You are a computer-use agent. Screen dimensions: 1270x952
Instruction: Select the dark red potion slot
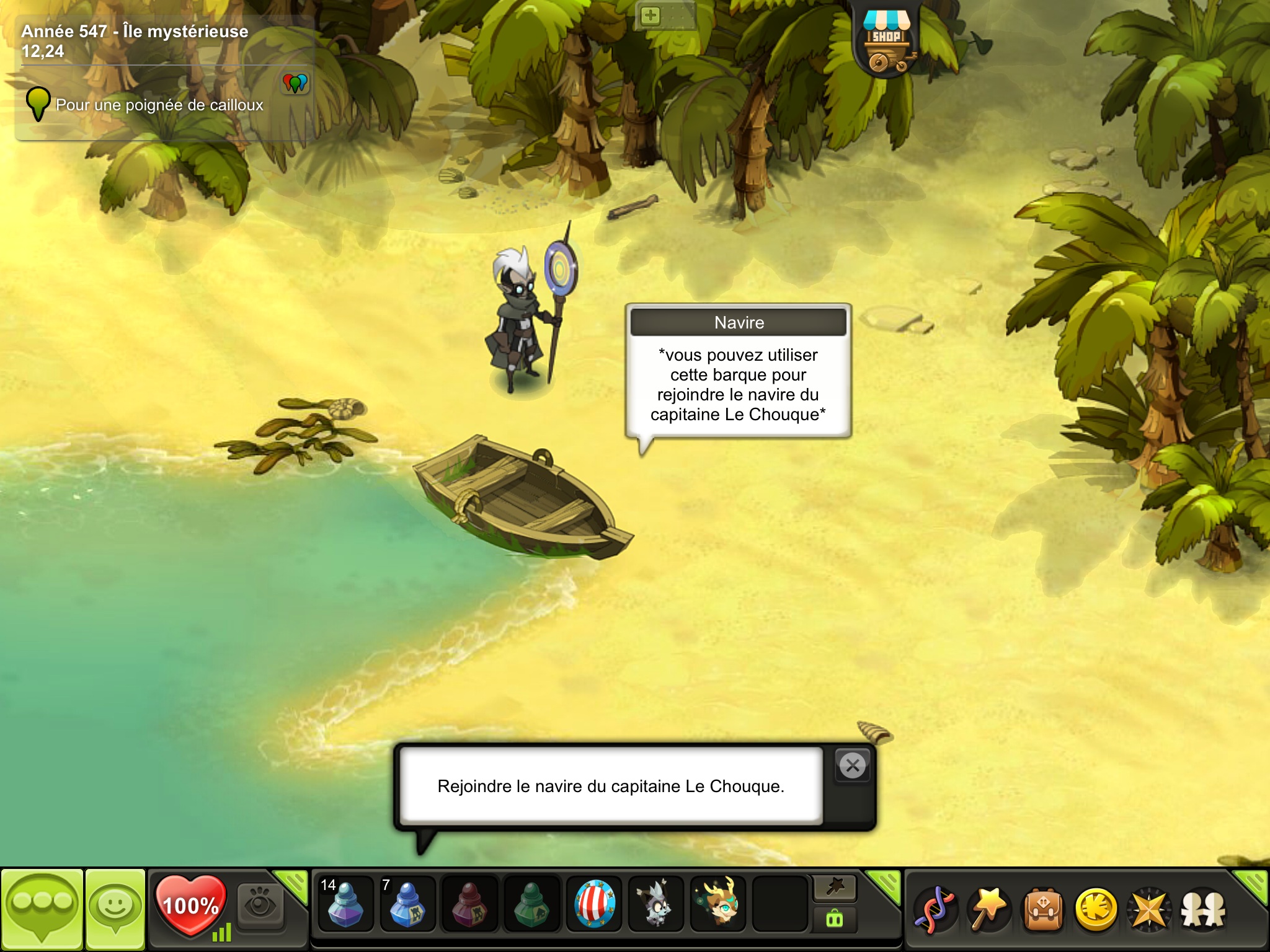(x=469, y=905)
